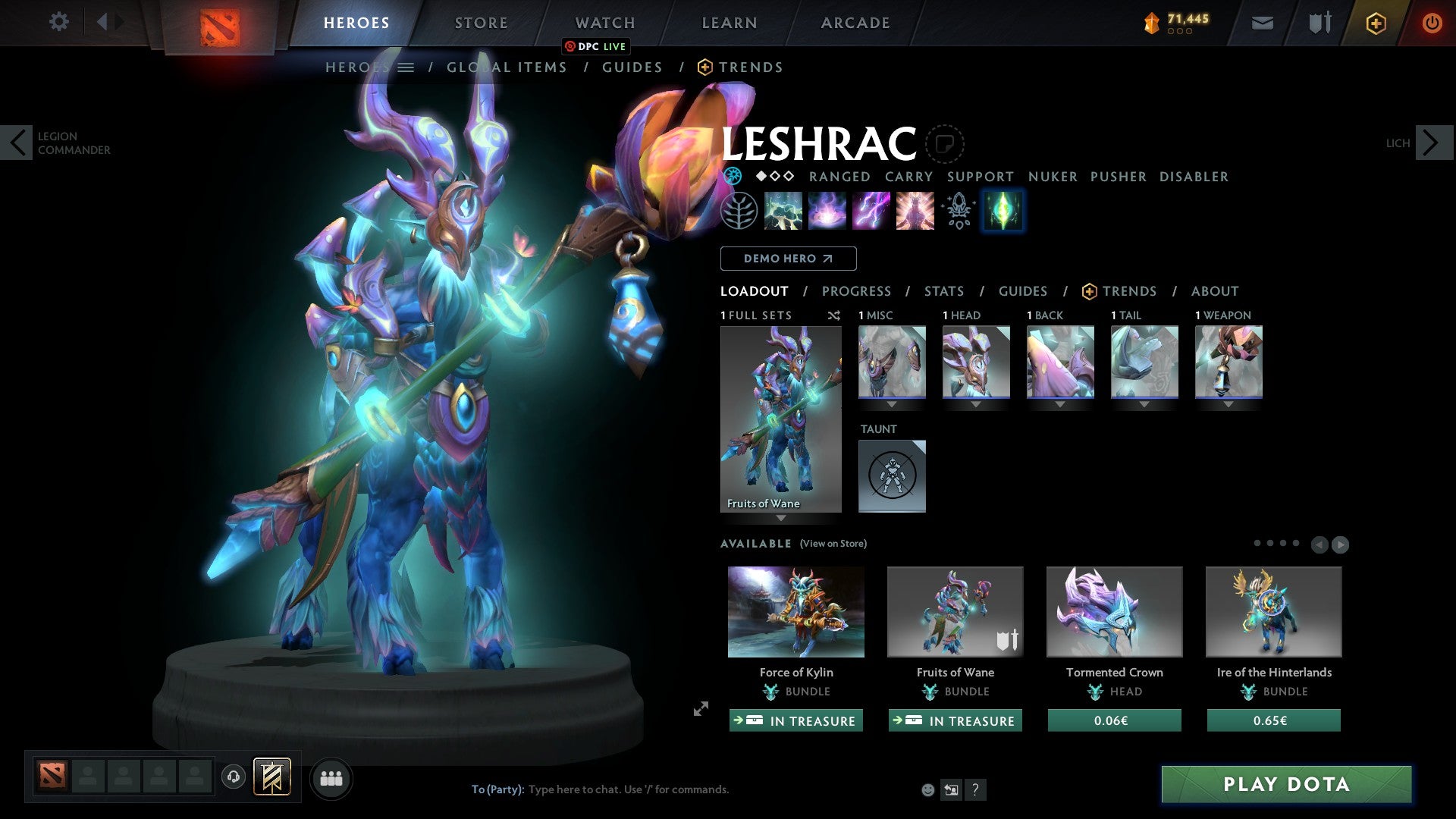Click the friends list icon bottom right

coord(331,777)
